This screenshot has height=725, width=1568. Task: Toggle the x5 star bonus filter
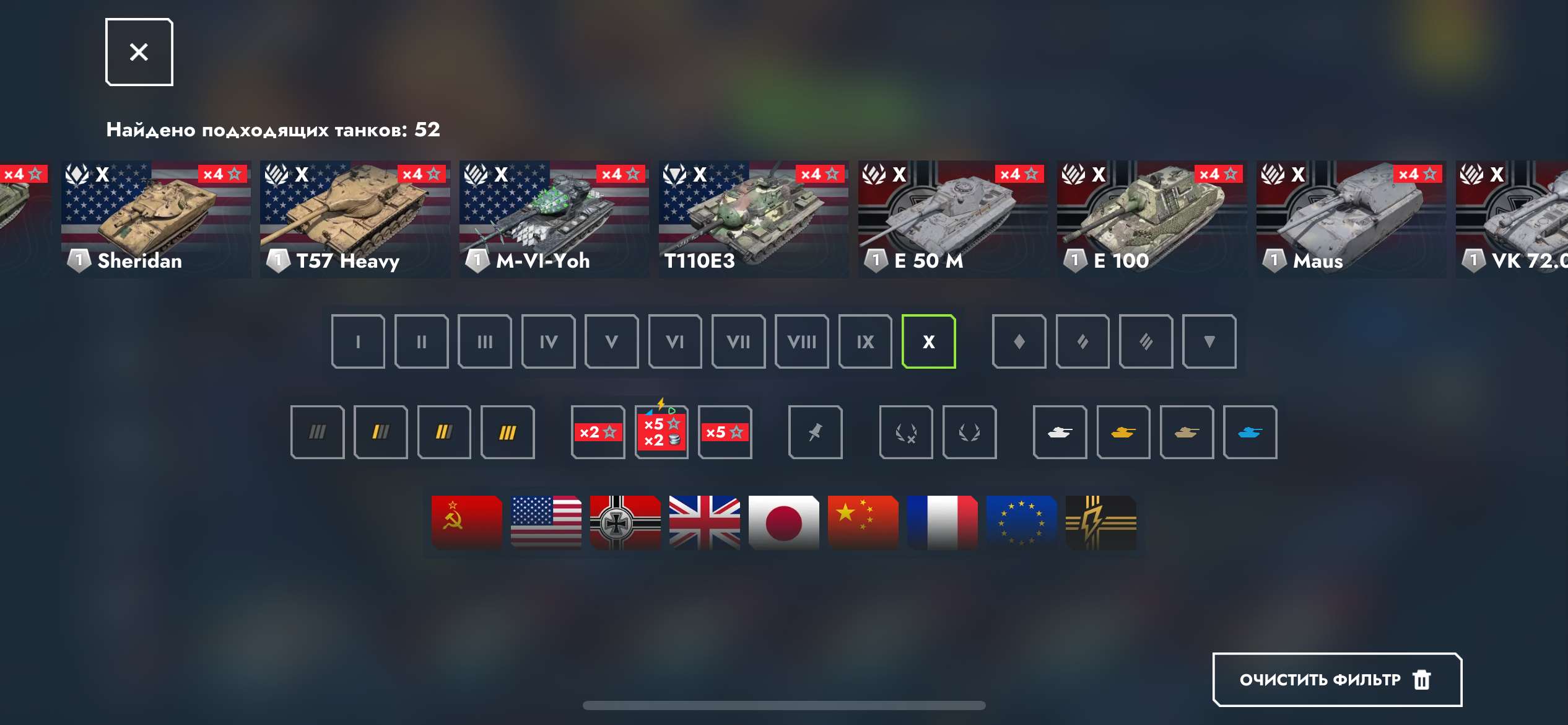(x=725, y=432)
